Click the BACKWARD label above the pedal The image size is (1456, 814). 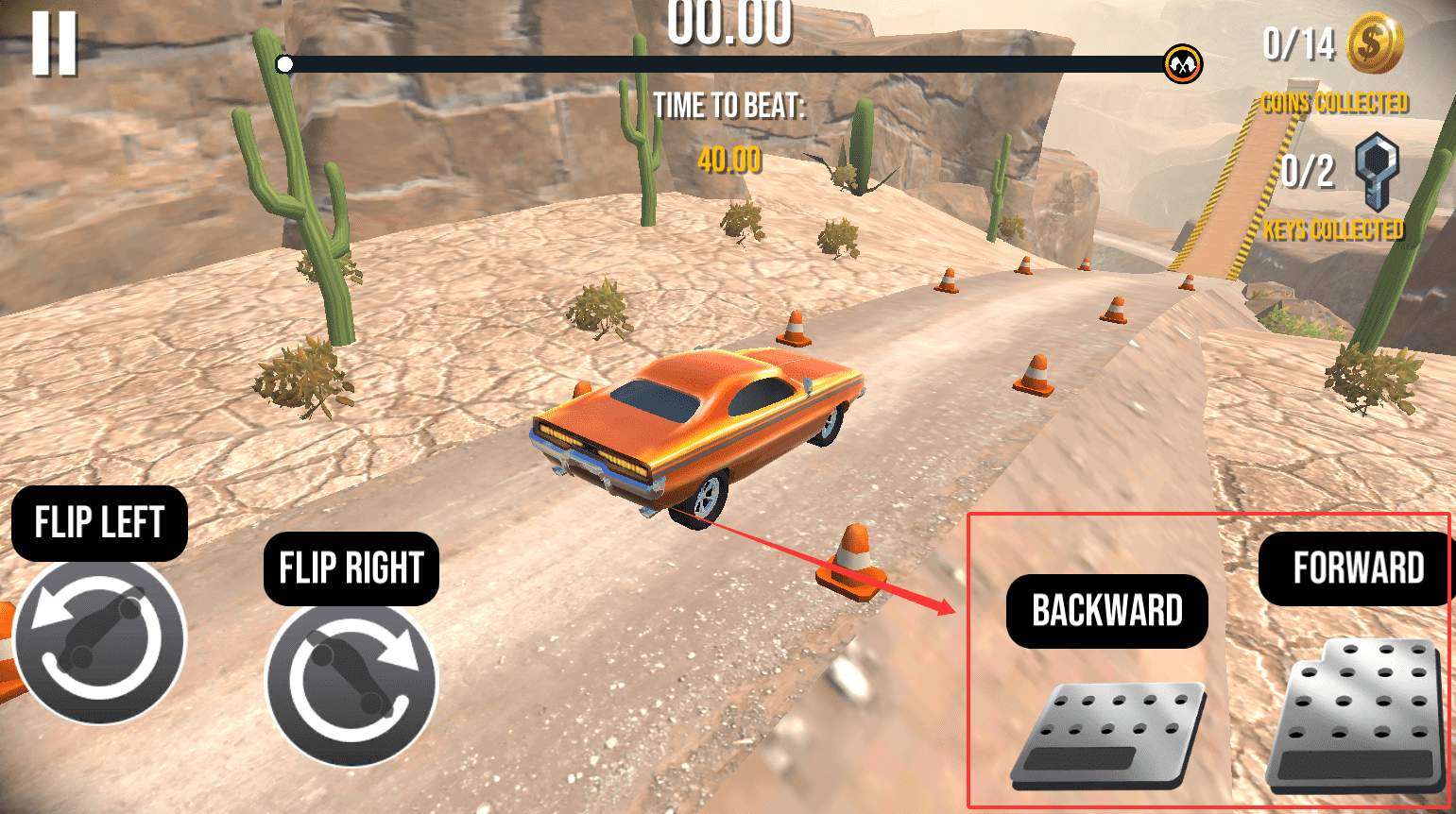pos(1106,610)
